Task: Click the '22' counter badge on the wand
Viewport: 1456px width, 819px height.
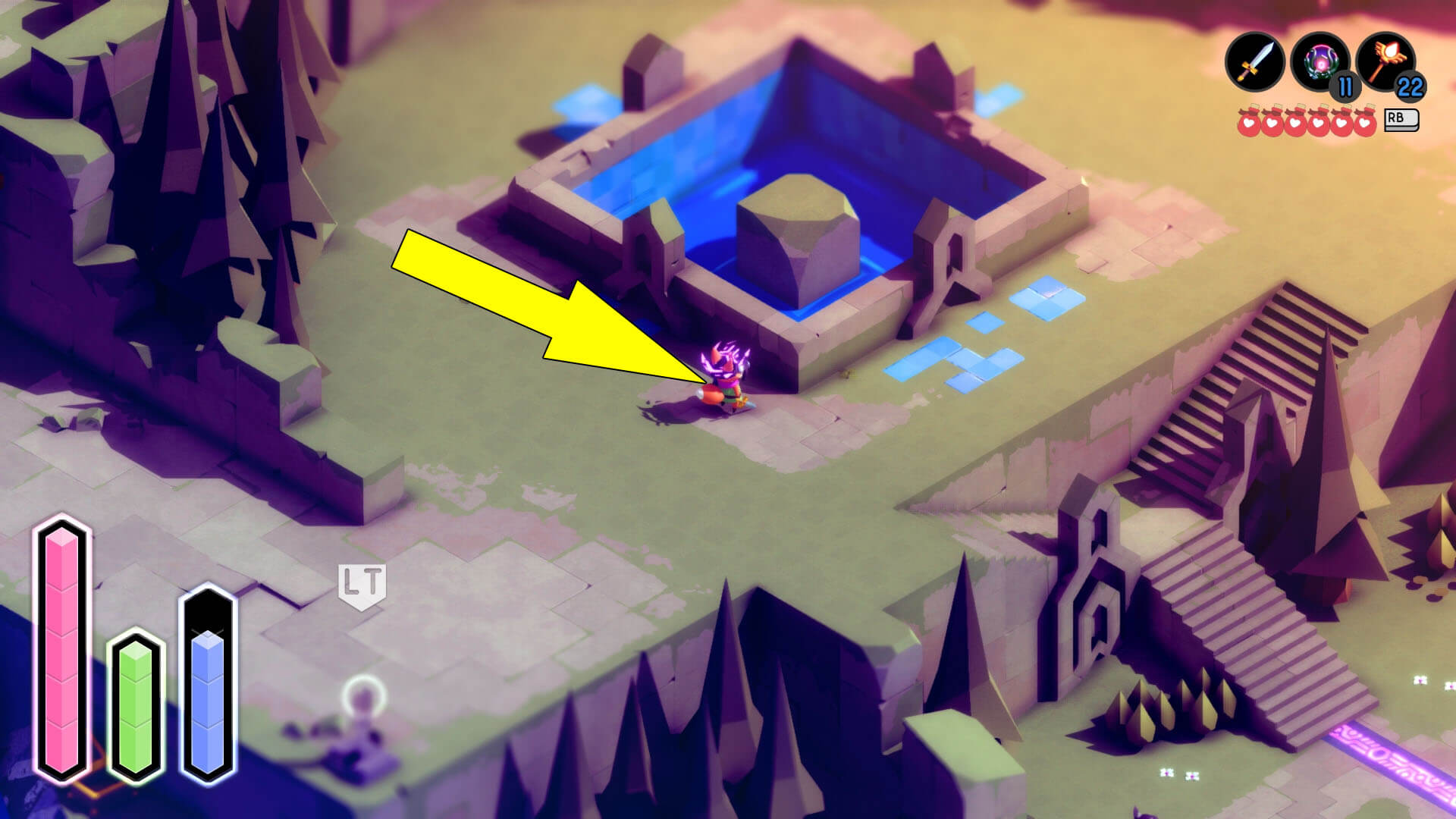Action: (1409, 87)
